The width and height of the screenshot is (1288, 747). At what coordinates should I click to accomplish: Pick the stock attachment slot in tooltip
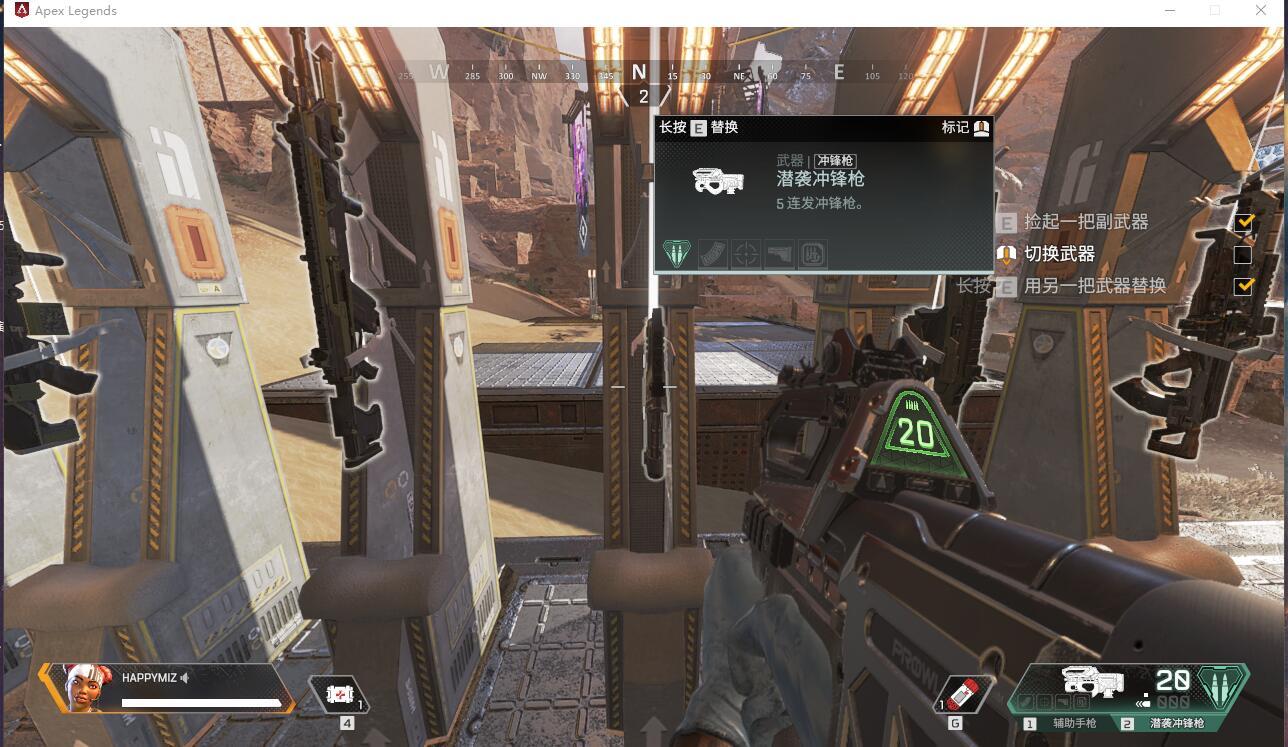(779, 254)
